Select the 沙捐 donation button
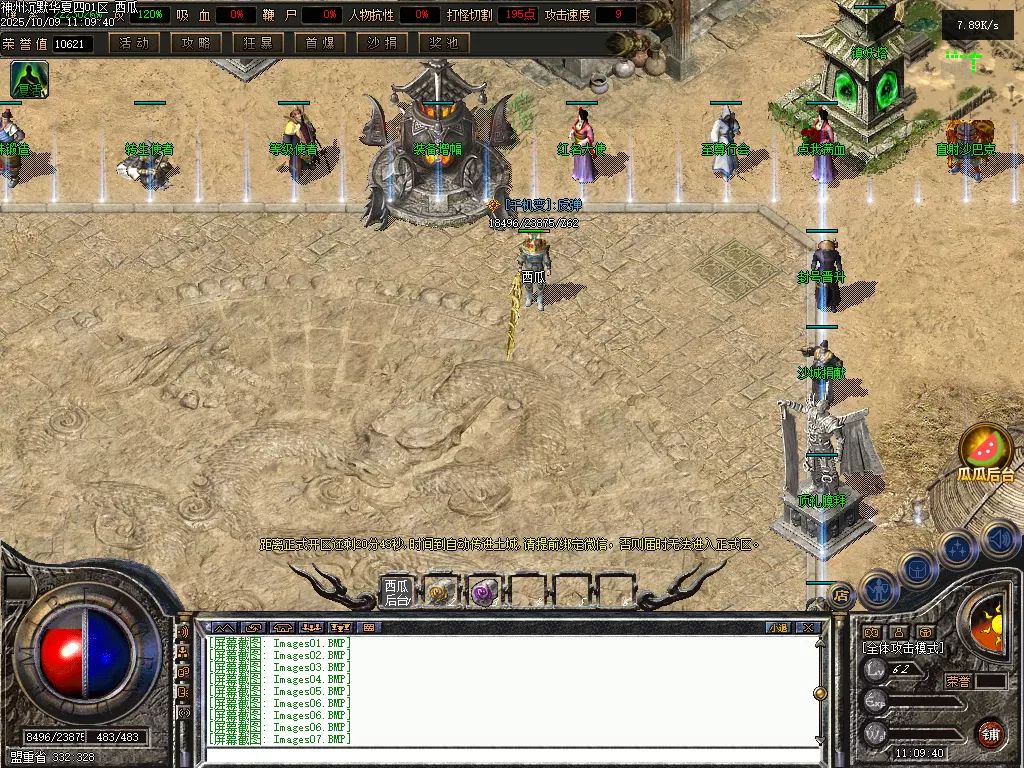Screen dimensions: 1024x768 382,43
